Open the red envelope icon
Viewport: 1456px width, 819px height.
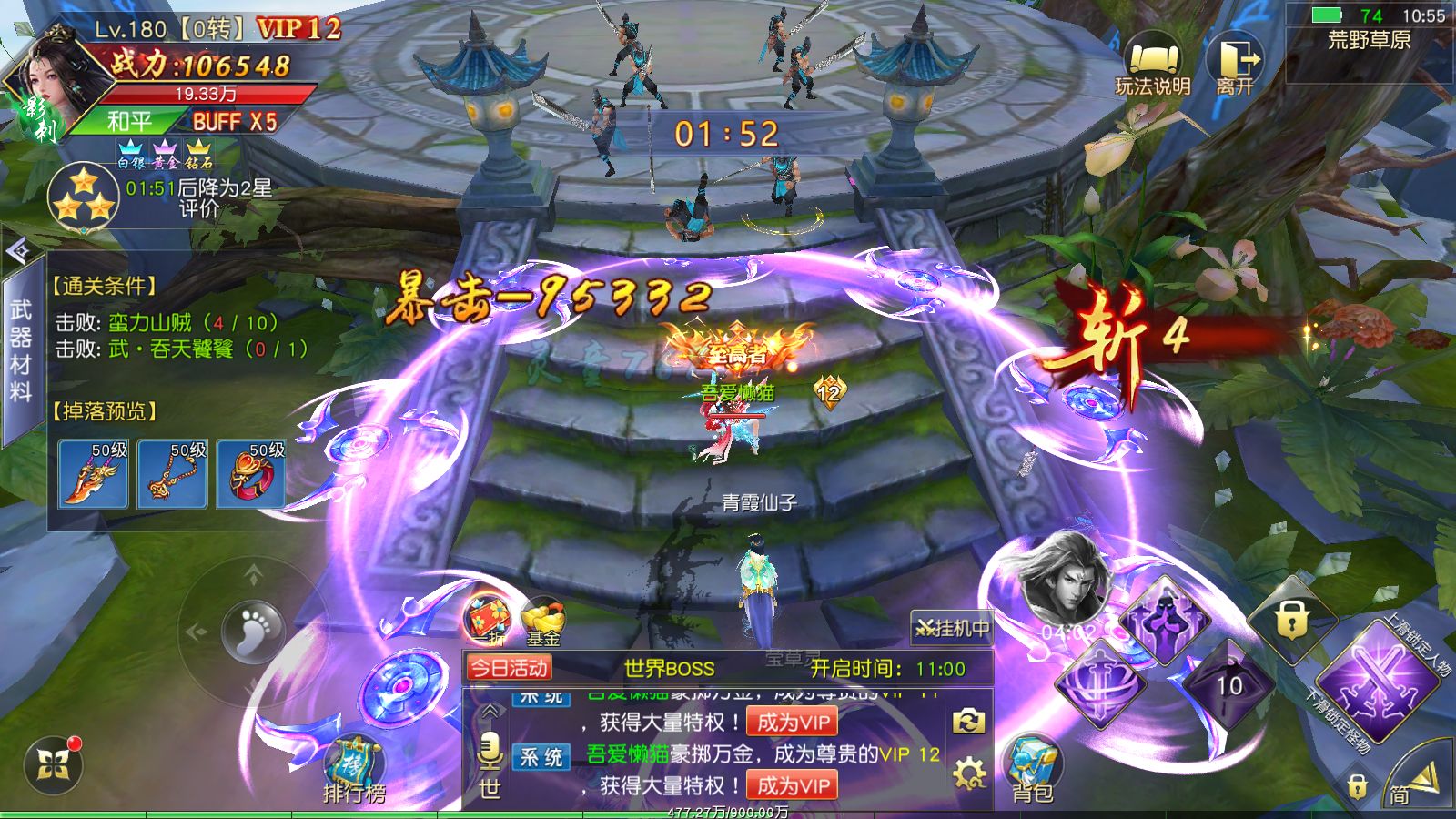[x=489, y=621]
